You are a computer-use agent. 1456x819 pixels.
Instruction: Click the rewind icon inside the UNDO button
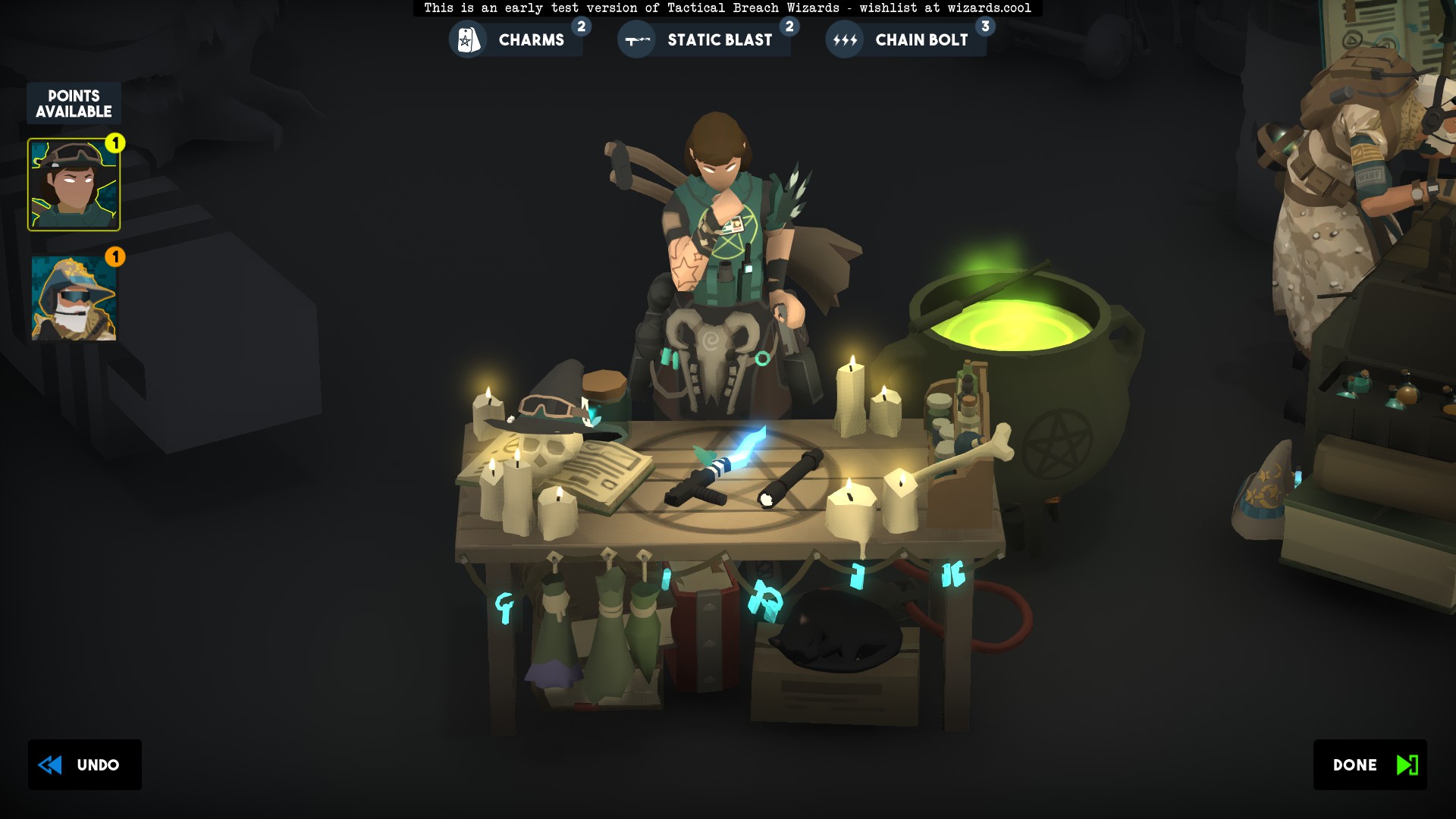coord(50,764)
